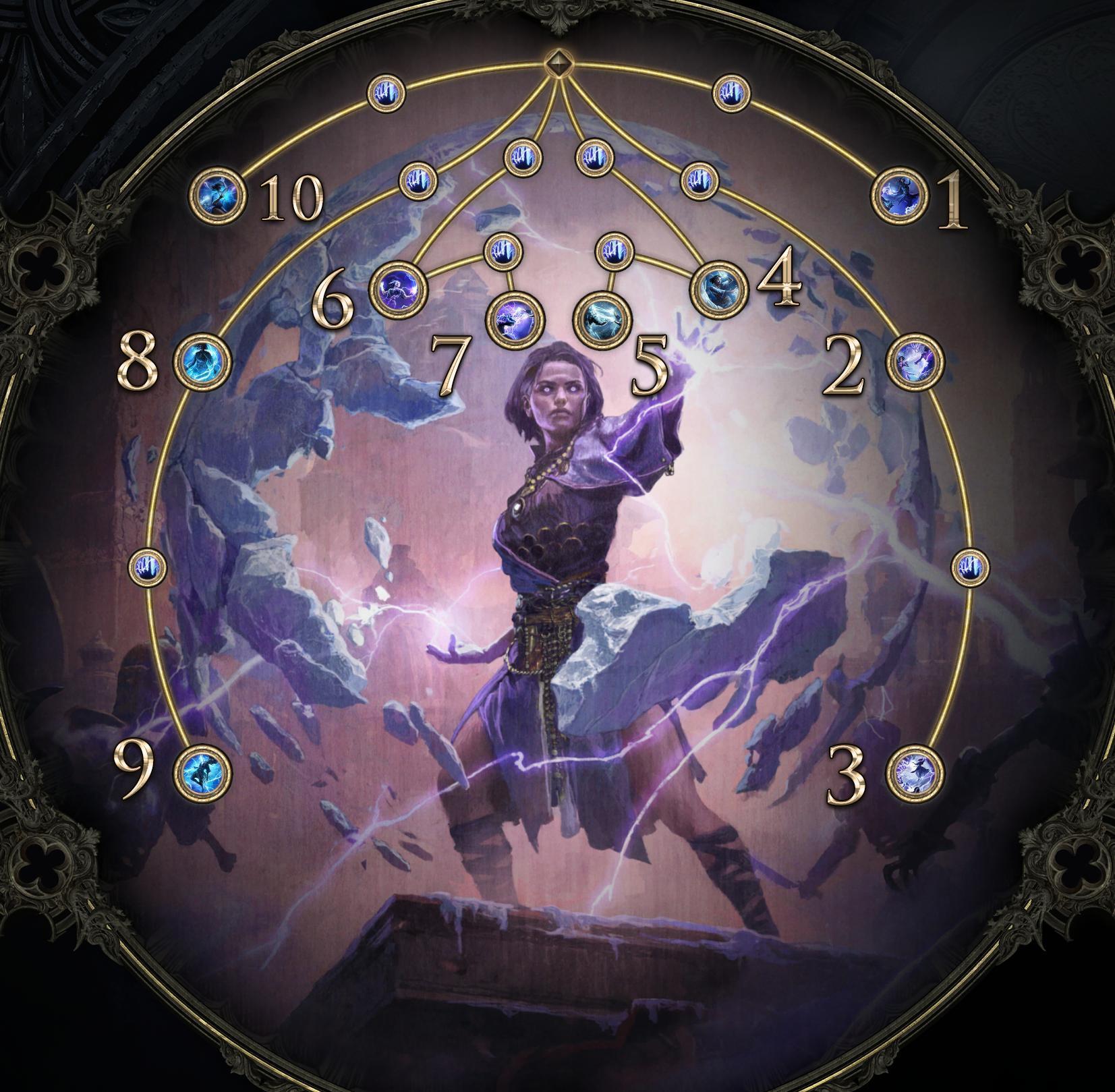
Task: Click the node numbered 10 on the left
Action: [x=216, y=194]
